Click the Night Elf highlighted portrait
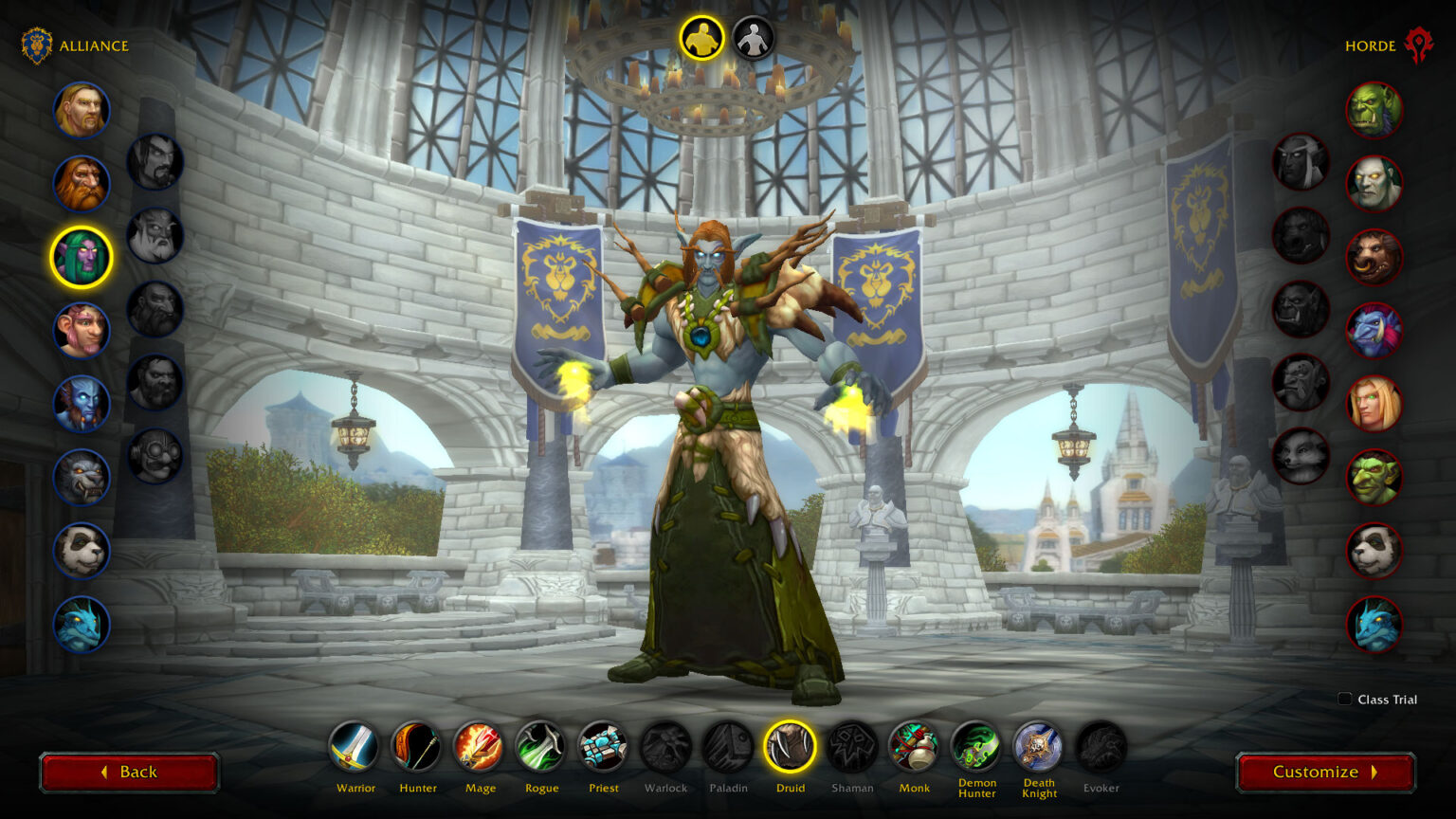The image size is (1456, 819). click(x=81, y=255)
